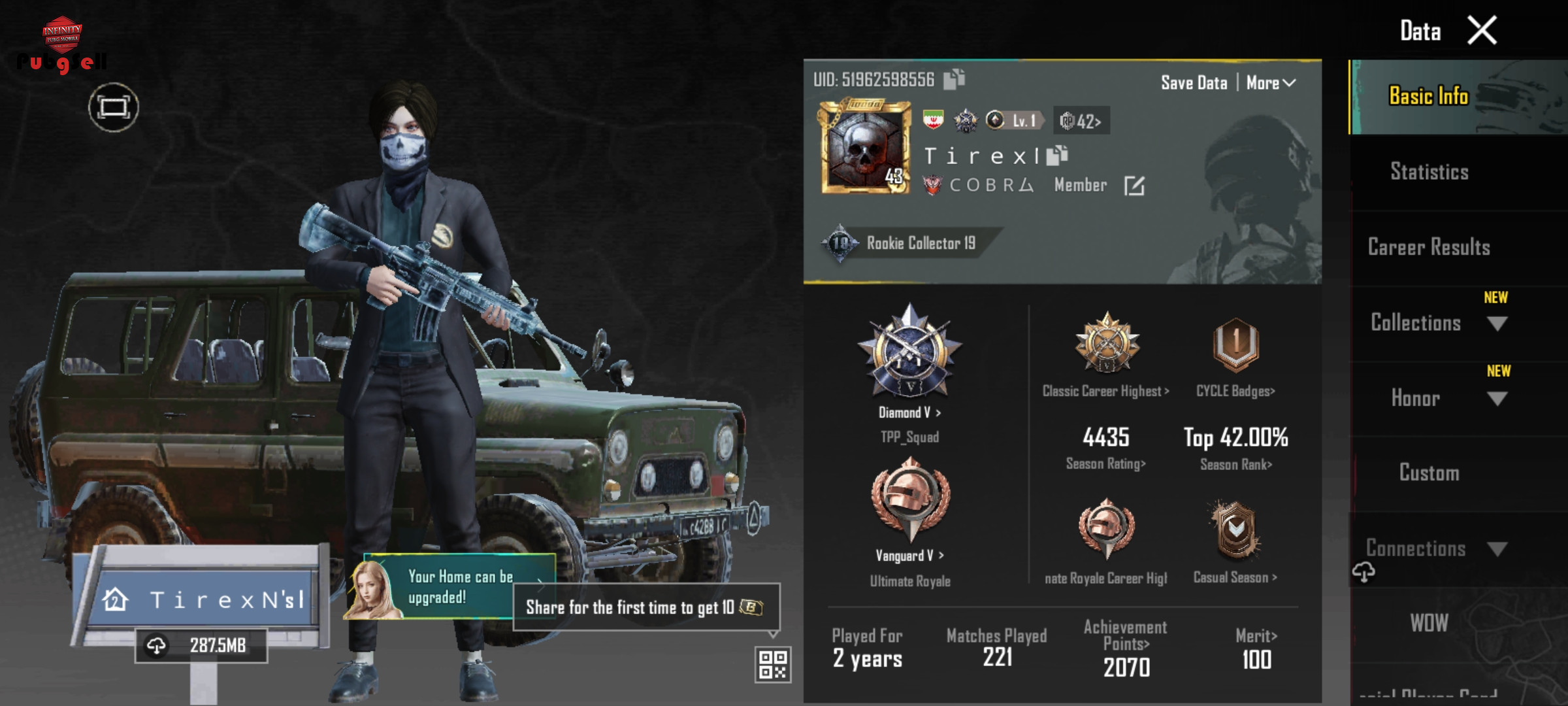
Task: Select the WOW tab
Action: 1429,623
